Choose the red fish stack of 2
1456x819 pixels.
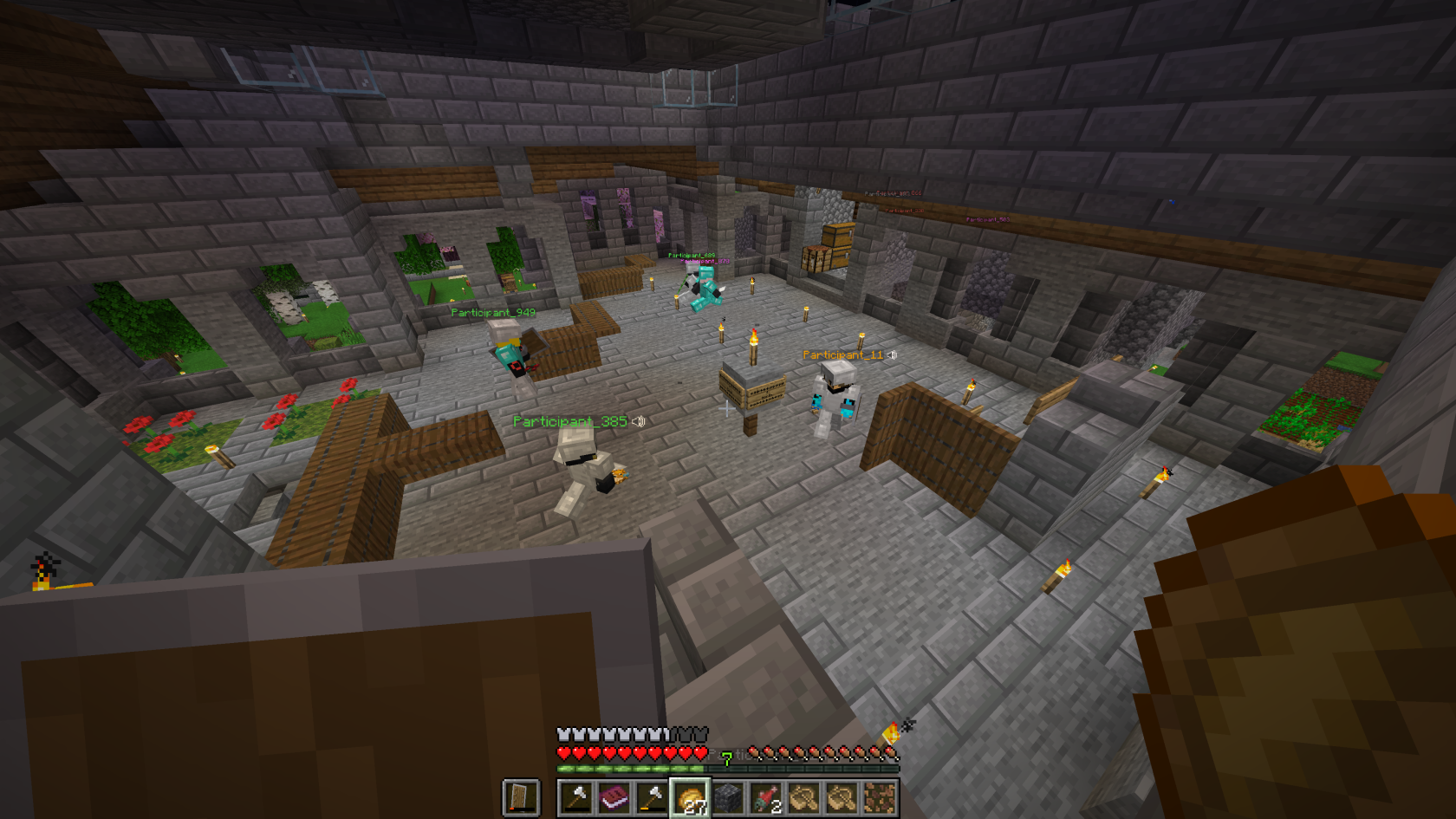pos(766,797)
